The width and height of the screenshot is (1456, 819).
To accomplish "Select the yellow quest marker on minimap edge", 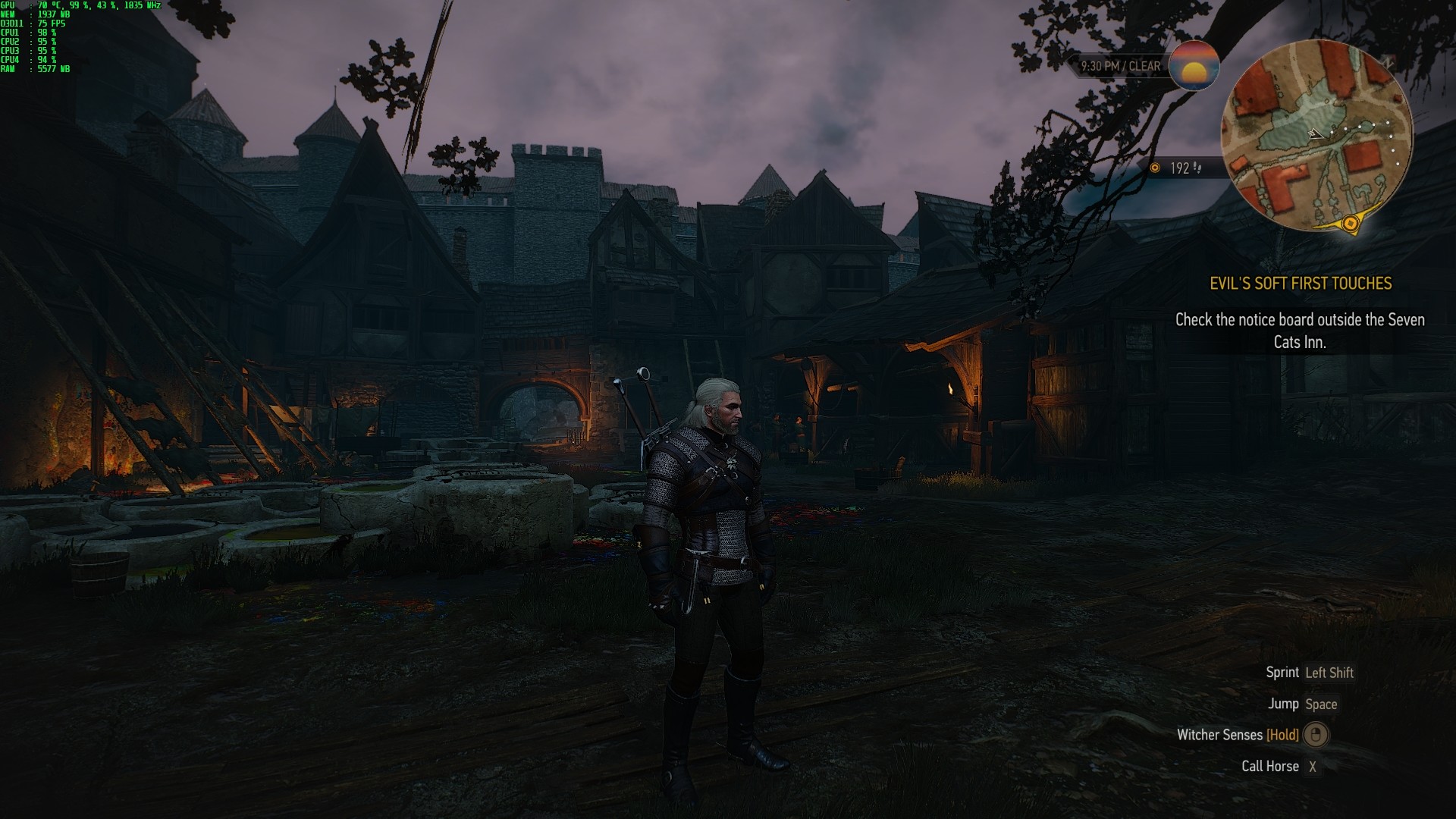I will pyautogui.click(x=1350, y=223).
